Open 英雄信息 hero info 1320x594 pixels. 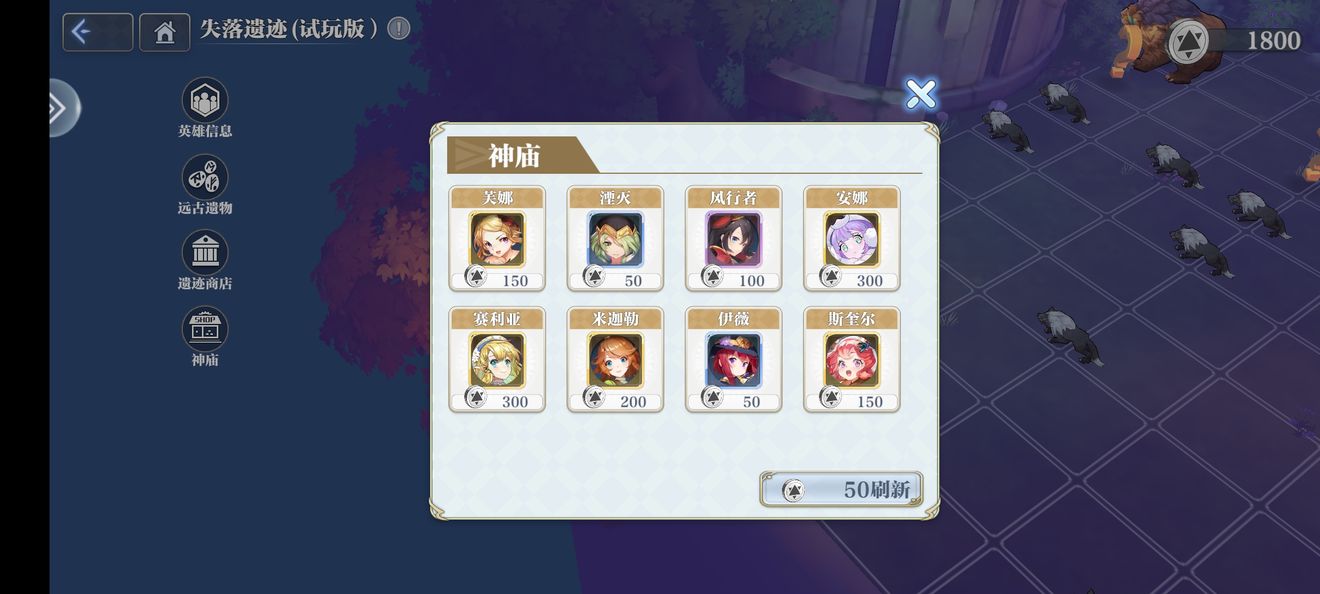205,101
